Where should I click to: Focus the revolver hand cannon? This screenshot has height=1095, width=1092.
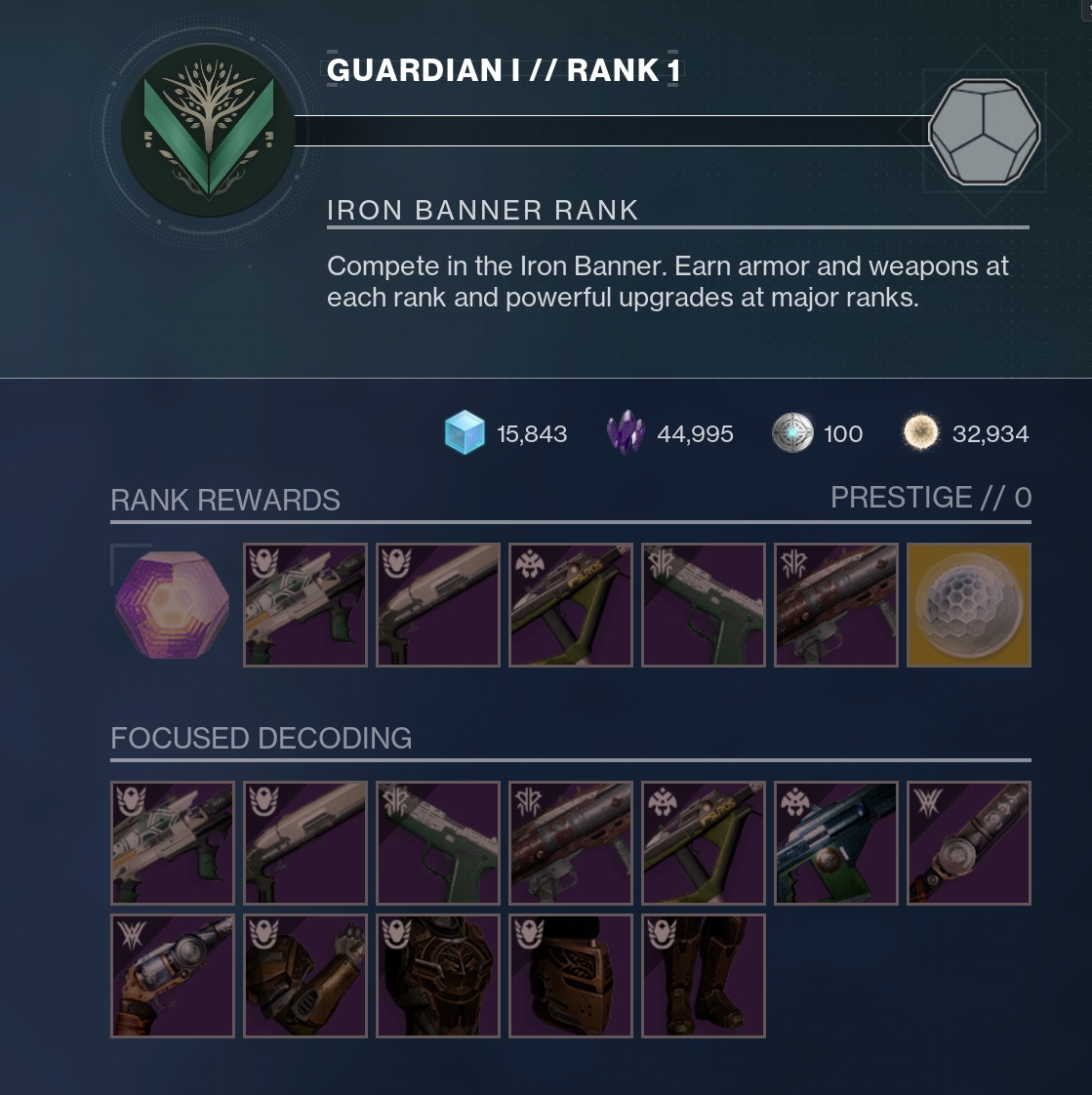(x=172, y=976)
